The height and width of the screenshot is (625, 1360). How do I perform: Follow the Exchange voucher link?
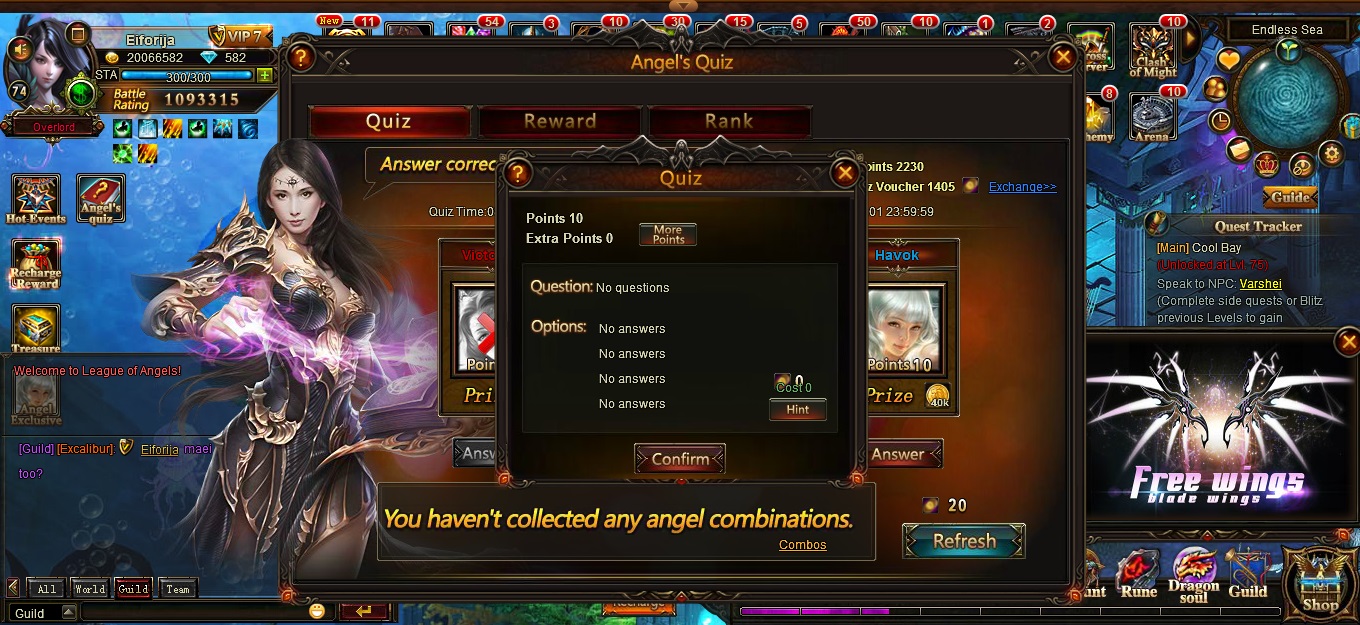1022,187
